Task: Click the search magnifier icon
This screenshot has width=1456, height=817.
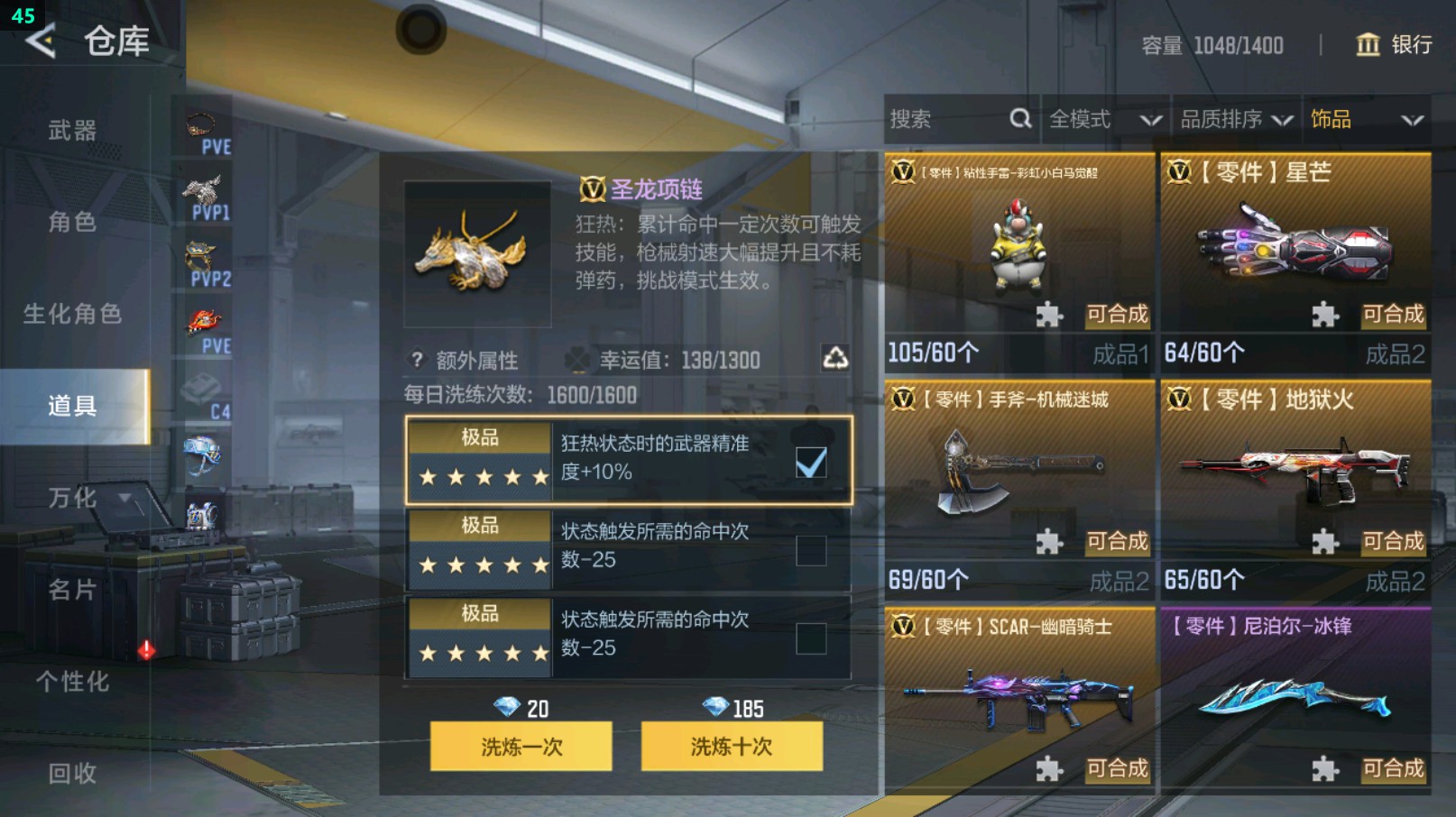Action: [1020, 118]
